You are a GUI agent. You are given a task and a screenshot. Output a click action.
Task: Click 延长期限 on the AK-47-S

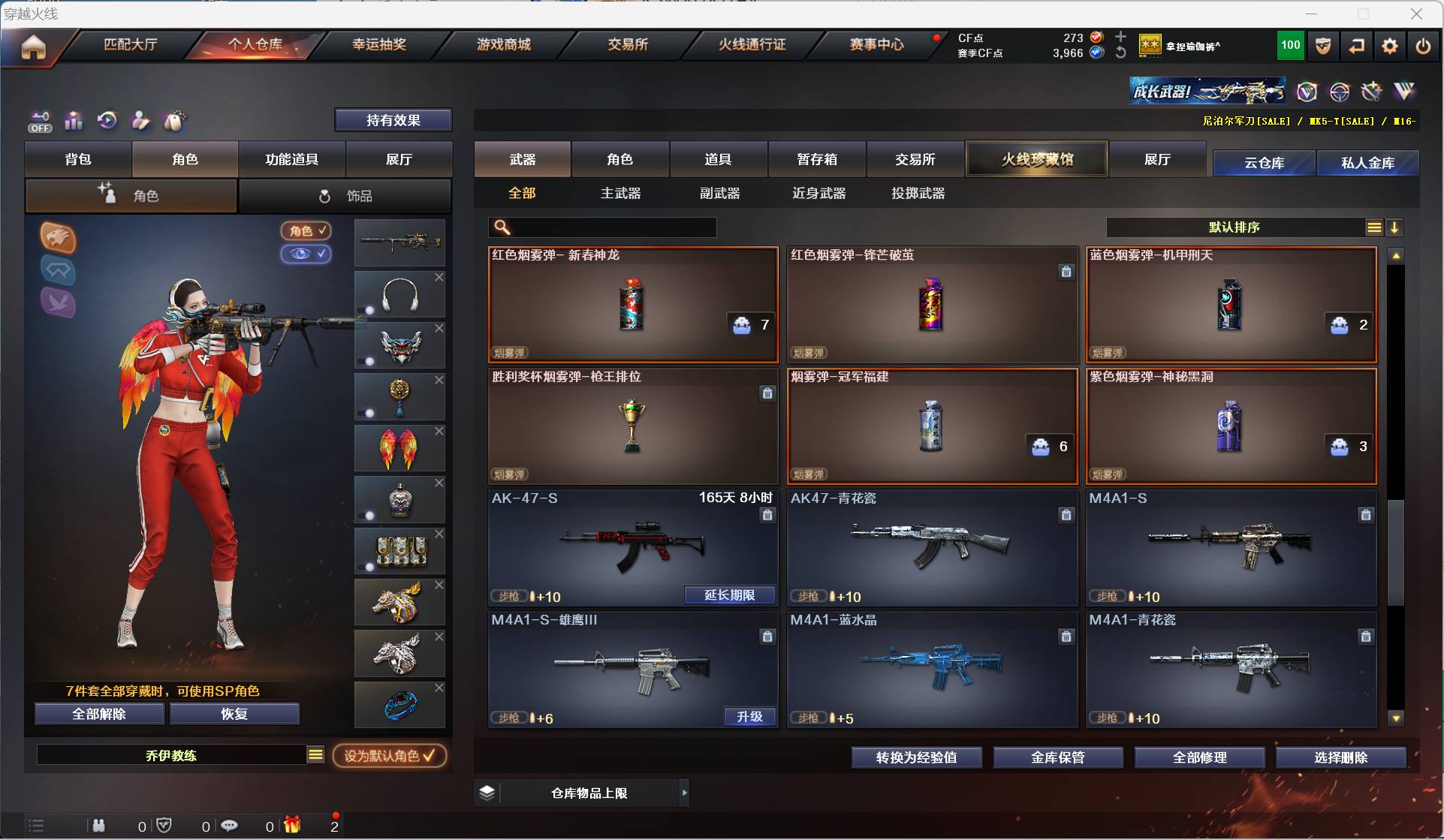[729, 595]
